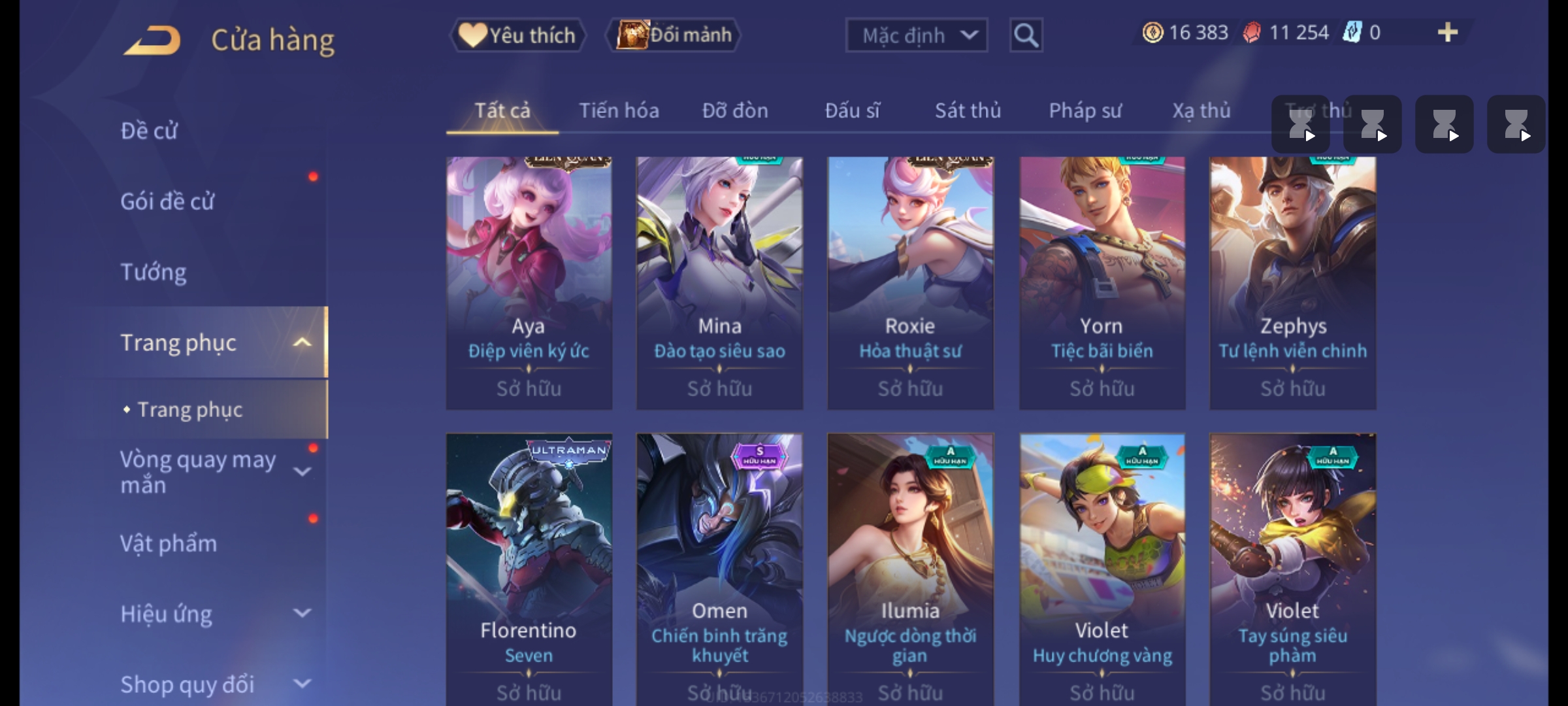Add currency with the plus button
Screen dimensions: 1568x706
coord(1447,33)
